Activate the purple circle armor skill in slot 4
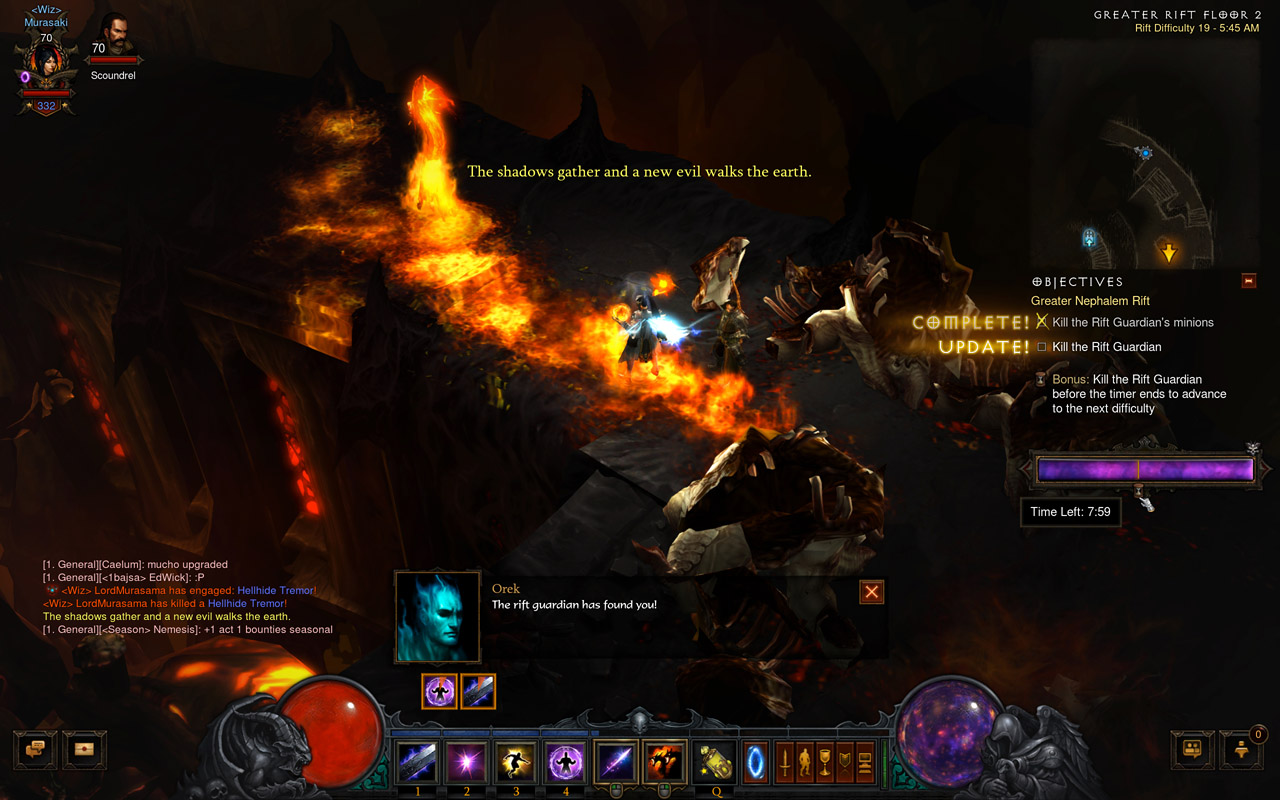Image resolution: width=1280 pixels, height=800 pixels. (566, 763)
